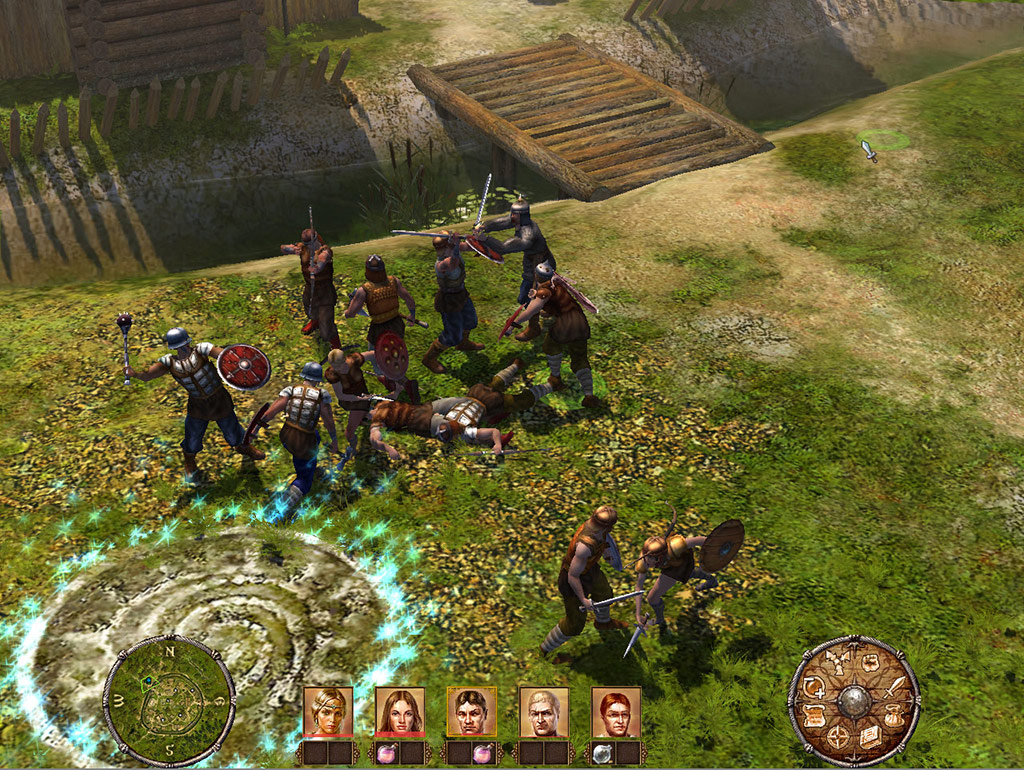Choose the dark-haired man's highlighted portrait
The height and width of the screenshot is (770, 1024).
471,711
